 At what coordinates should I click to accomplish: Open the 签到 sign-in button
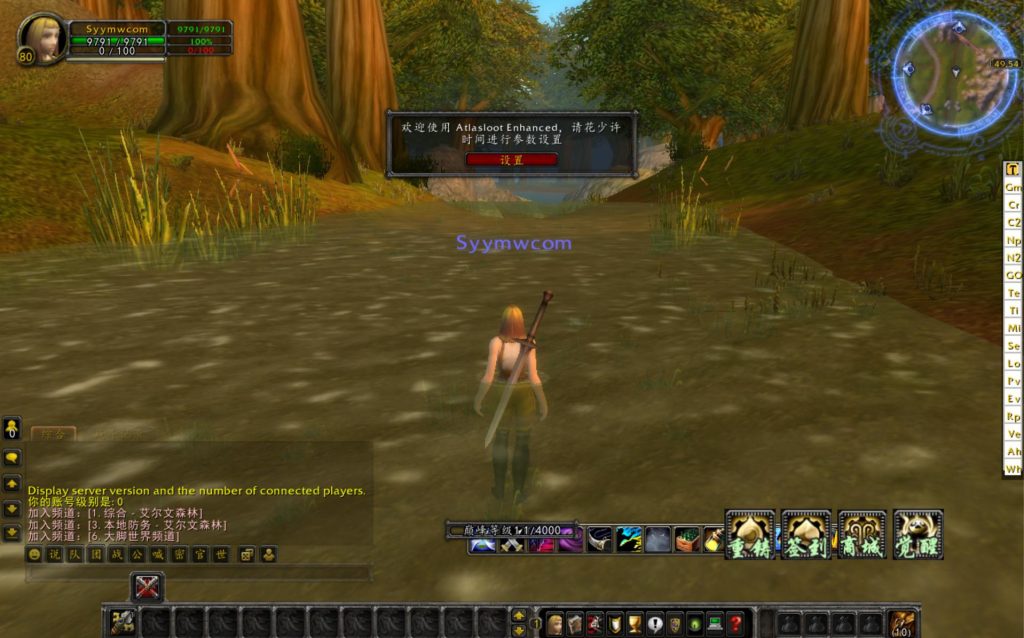tap(805, 535)
